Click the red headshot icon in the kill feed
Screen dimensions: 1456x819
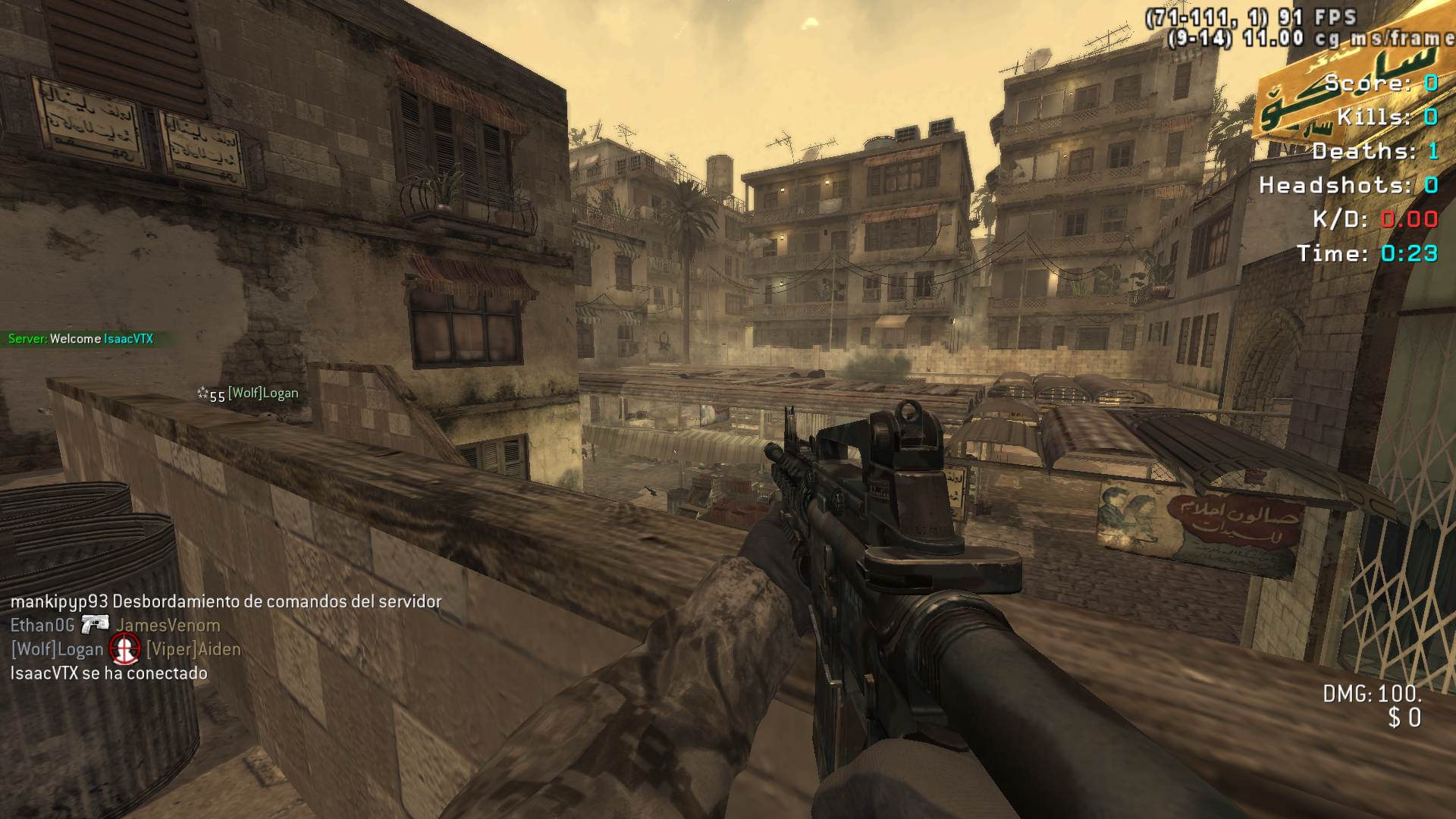(124, 648)
